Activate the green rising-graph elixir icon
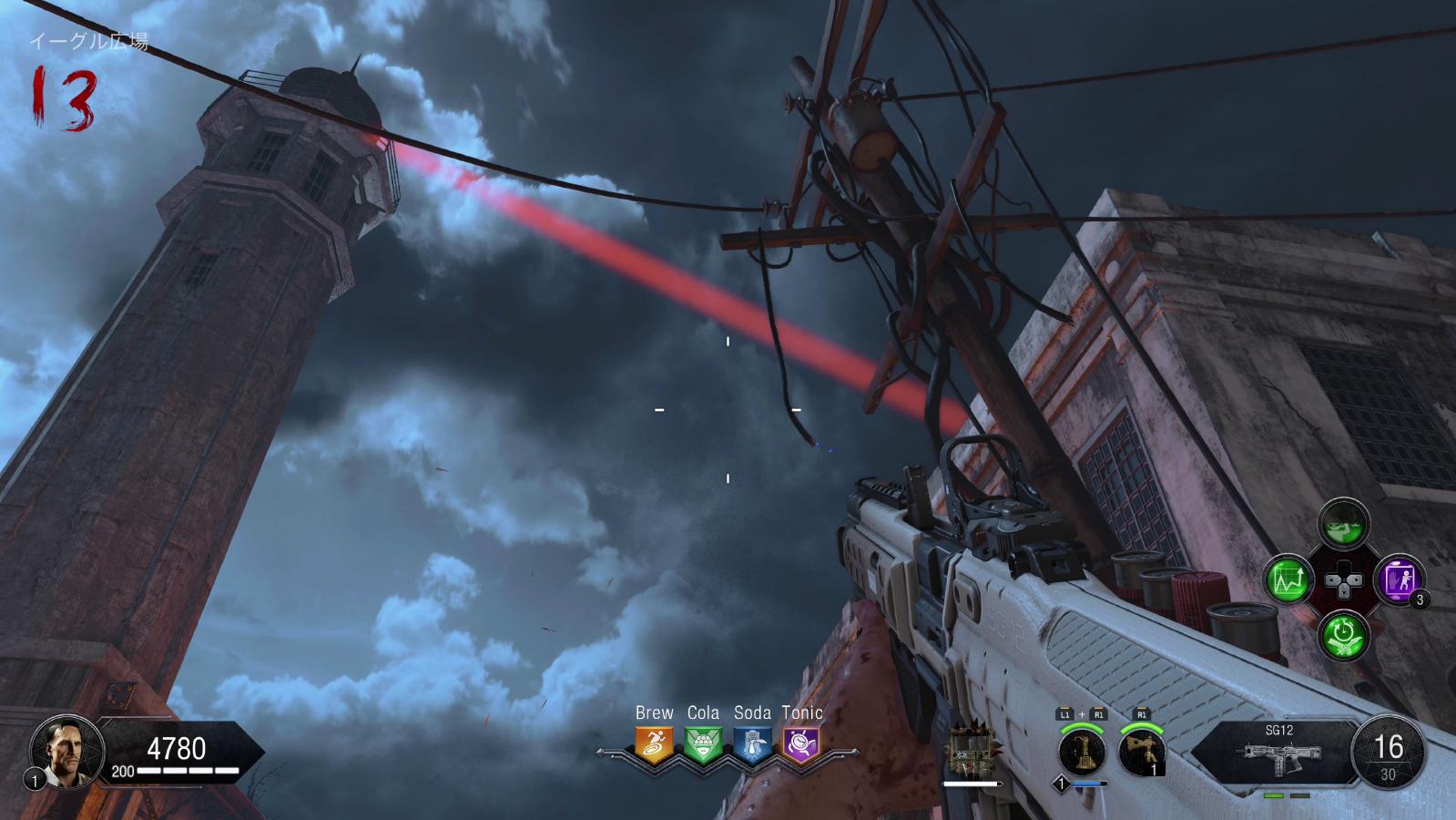The image size is (1456, 820). pos(1288,579)
